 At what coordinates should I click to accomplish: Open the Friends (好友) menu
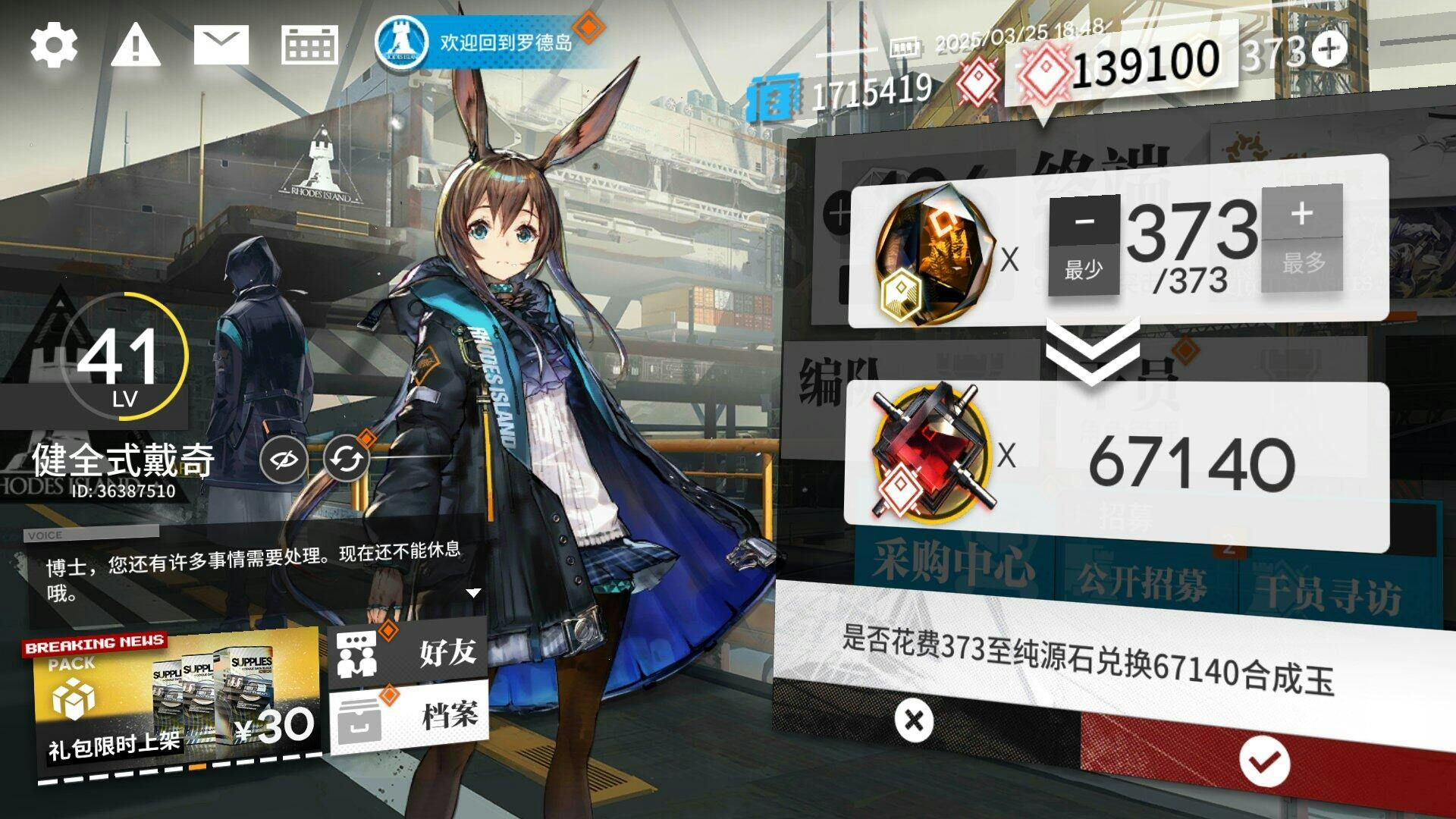[409, 652]
